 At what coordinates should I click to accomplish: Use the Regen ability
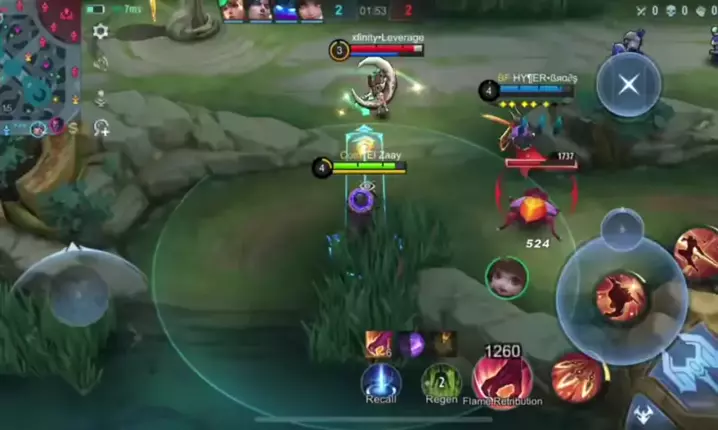[x=440, y=381]
